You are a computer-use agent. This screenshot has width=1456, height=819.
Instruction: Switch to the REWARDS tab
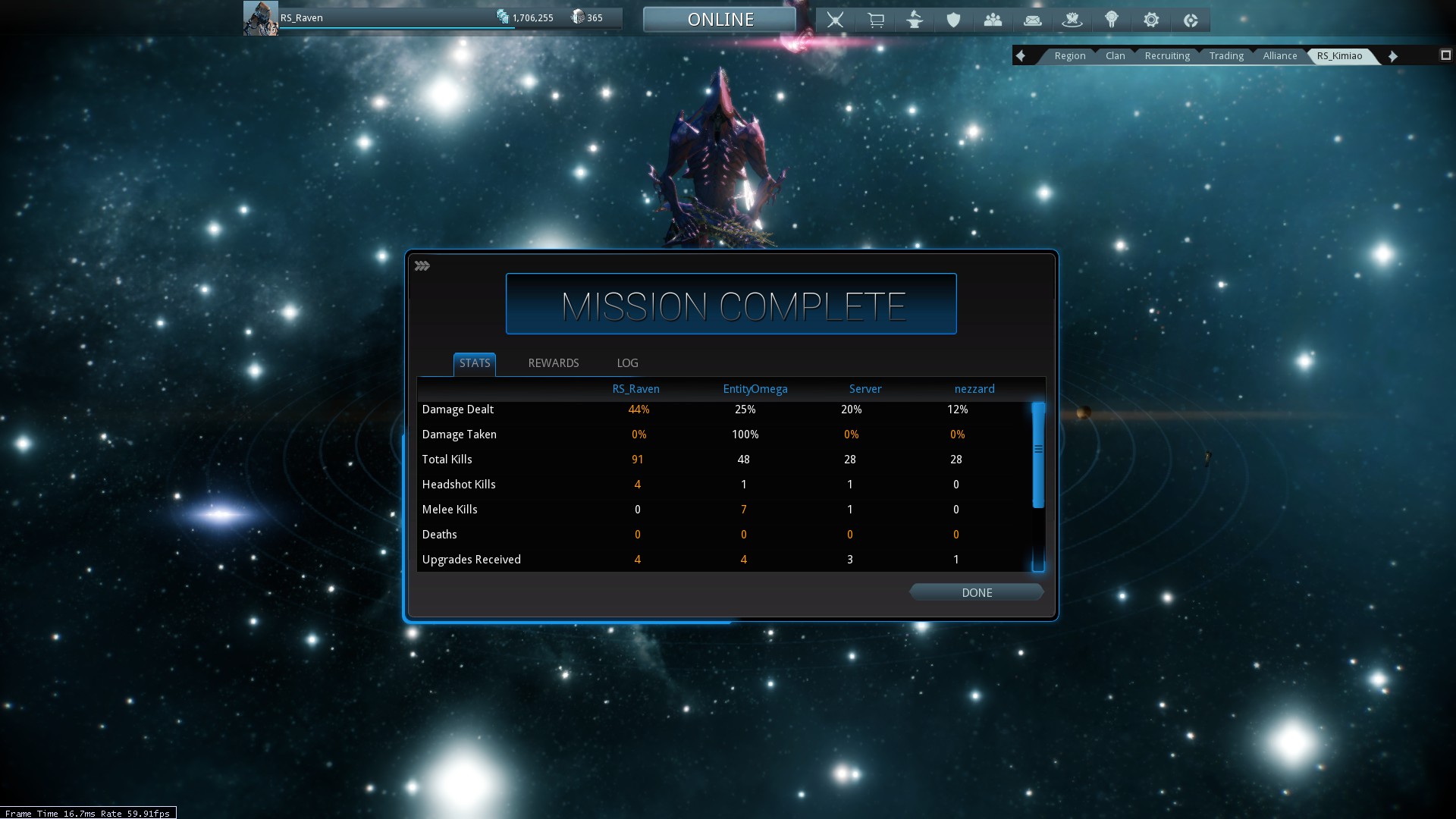553,363
